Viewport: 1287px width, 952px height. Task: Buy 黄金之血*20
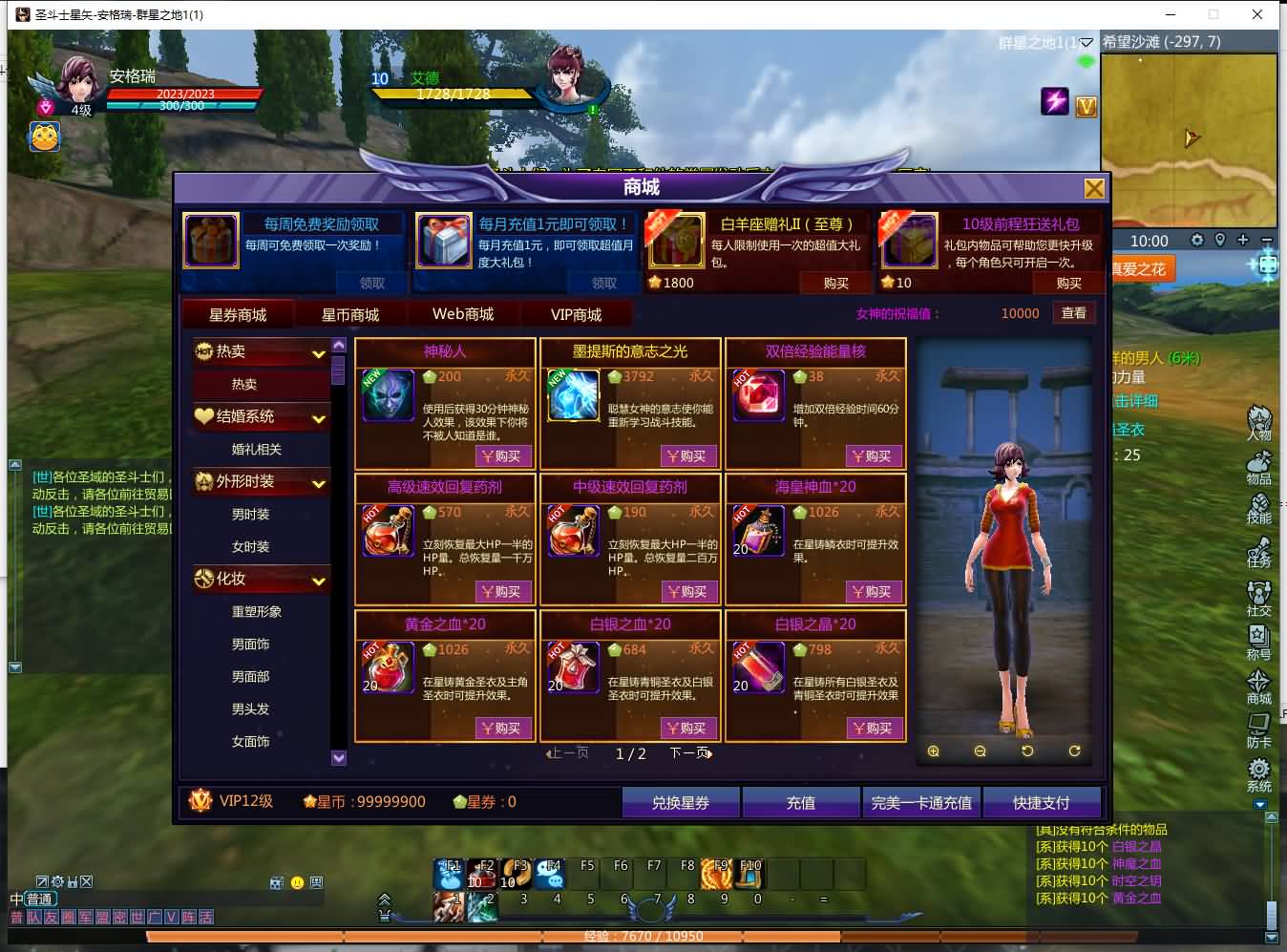[x=501, y=728]
